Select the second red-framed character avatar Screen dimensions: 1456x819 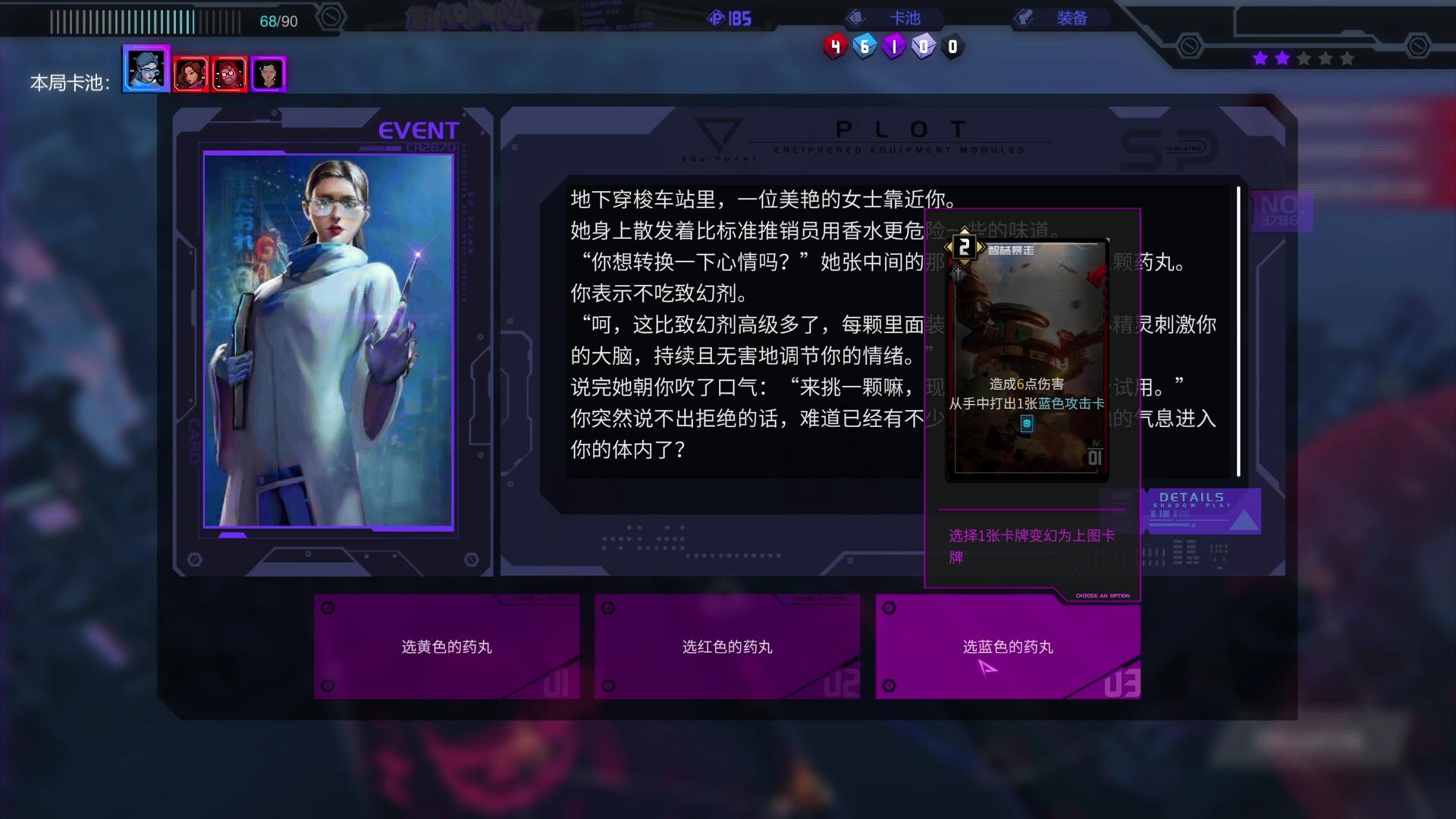point(189,72)
